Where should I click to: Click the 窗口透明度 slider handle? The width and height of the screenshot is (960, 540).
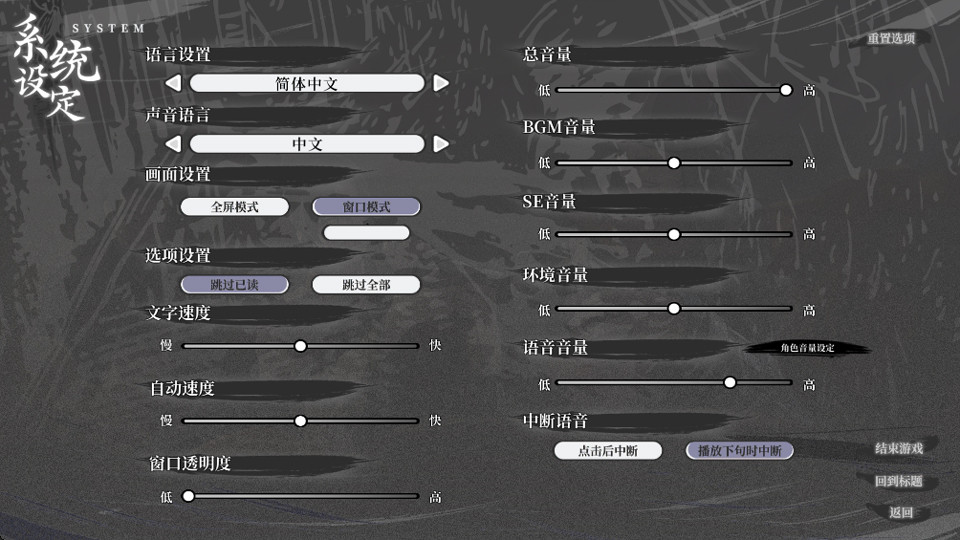[188, 496]
